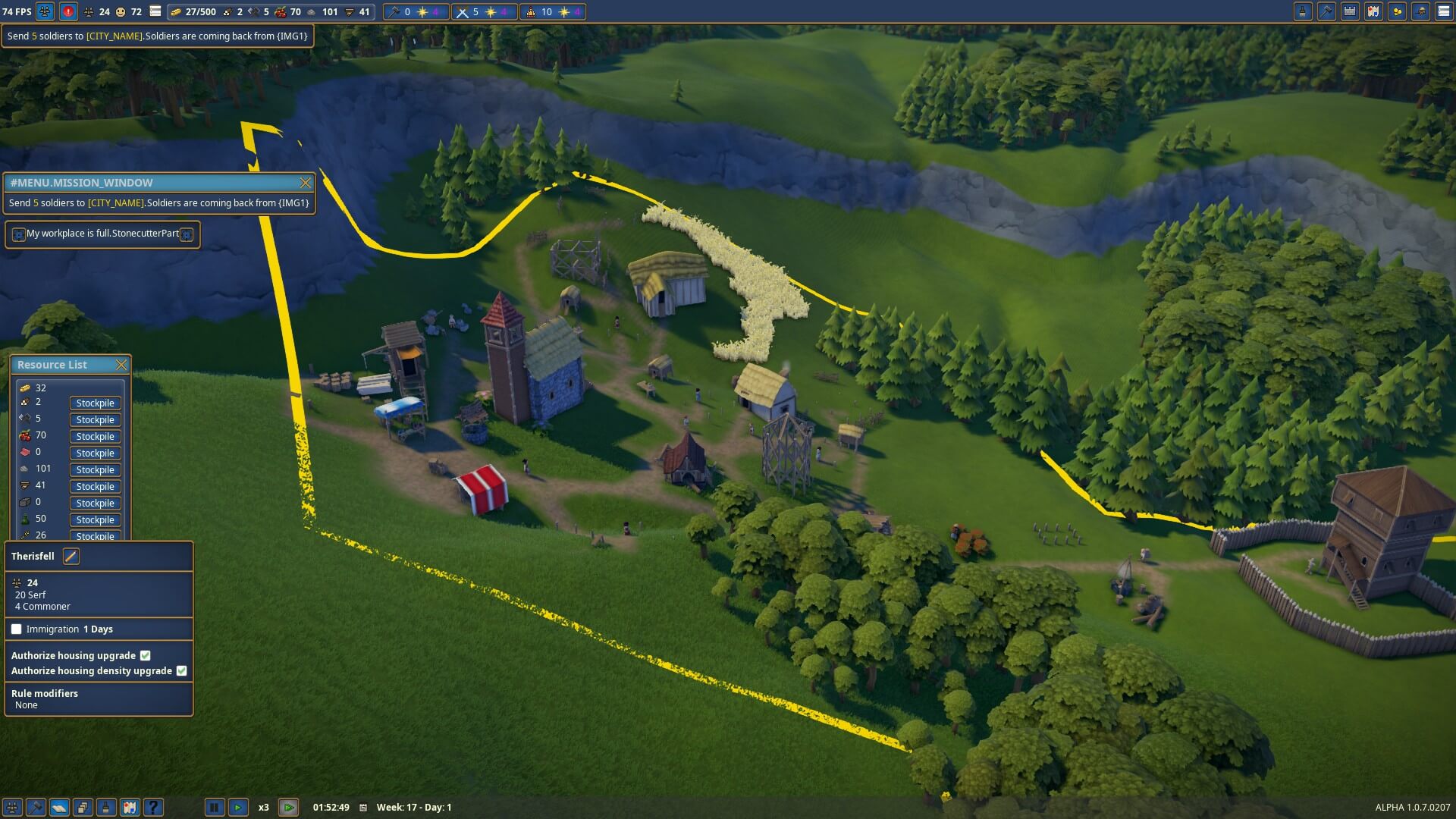Open the wheelbarrow trade panel in top bar
Screen dimensions: 1456x819
1420,11
